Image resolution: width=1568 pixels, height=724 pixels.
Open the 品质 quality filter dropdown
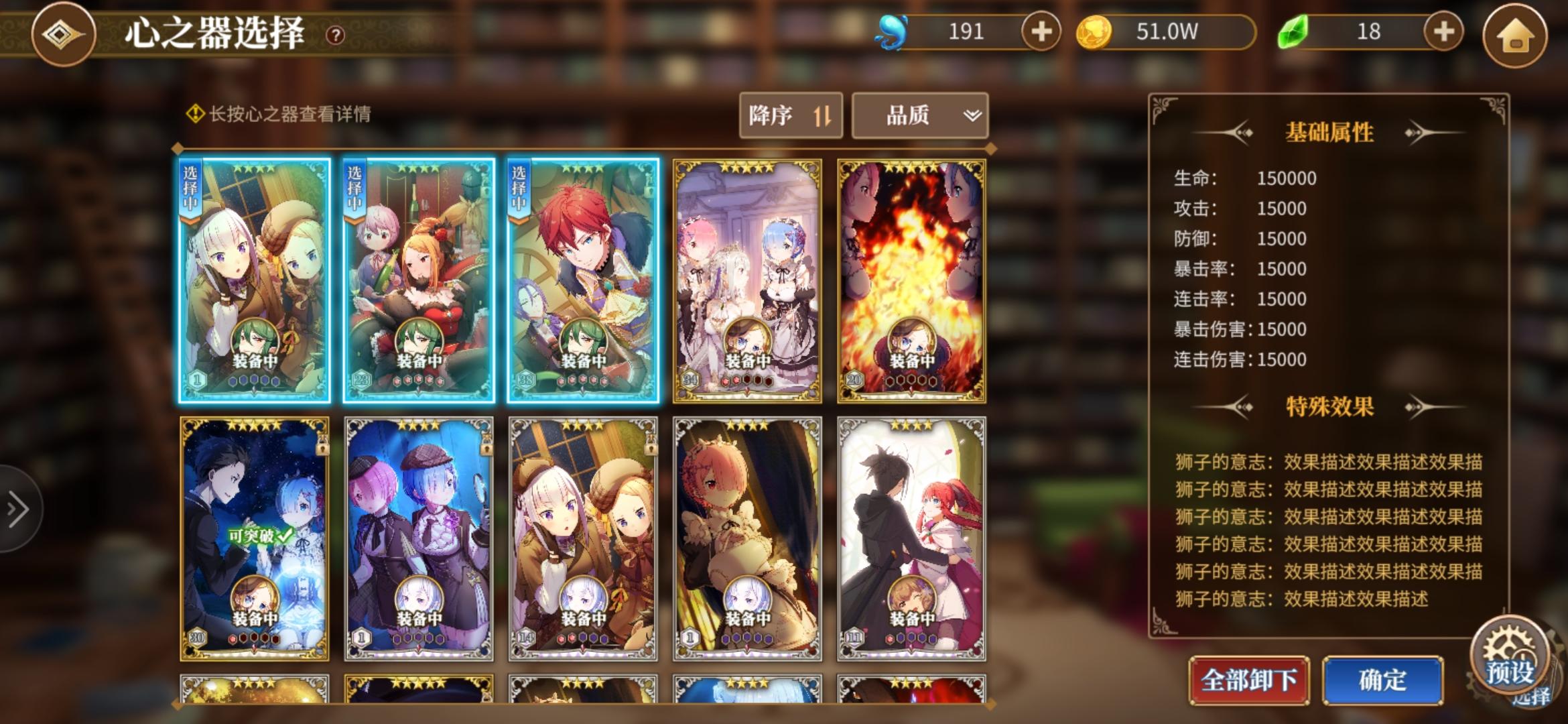919,115
